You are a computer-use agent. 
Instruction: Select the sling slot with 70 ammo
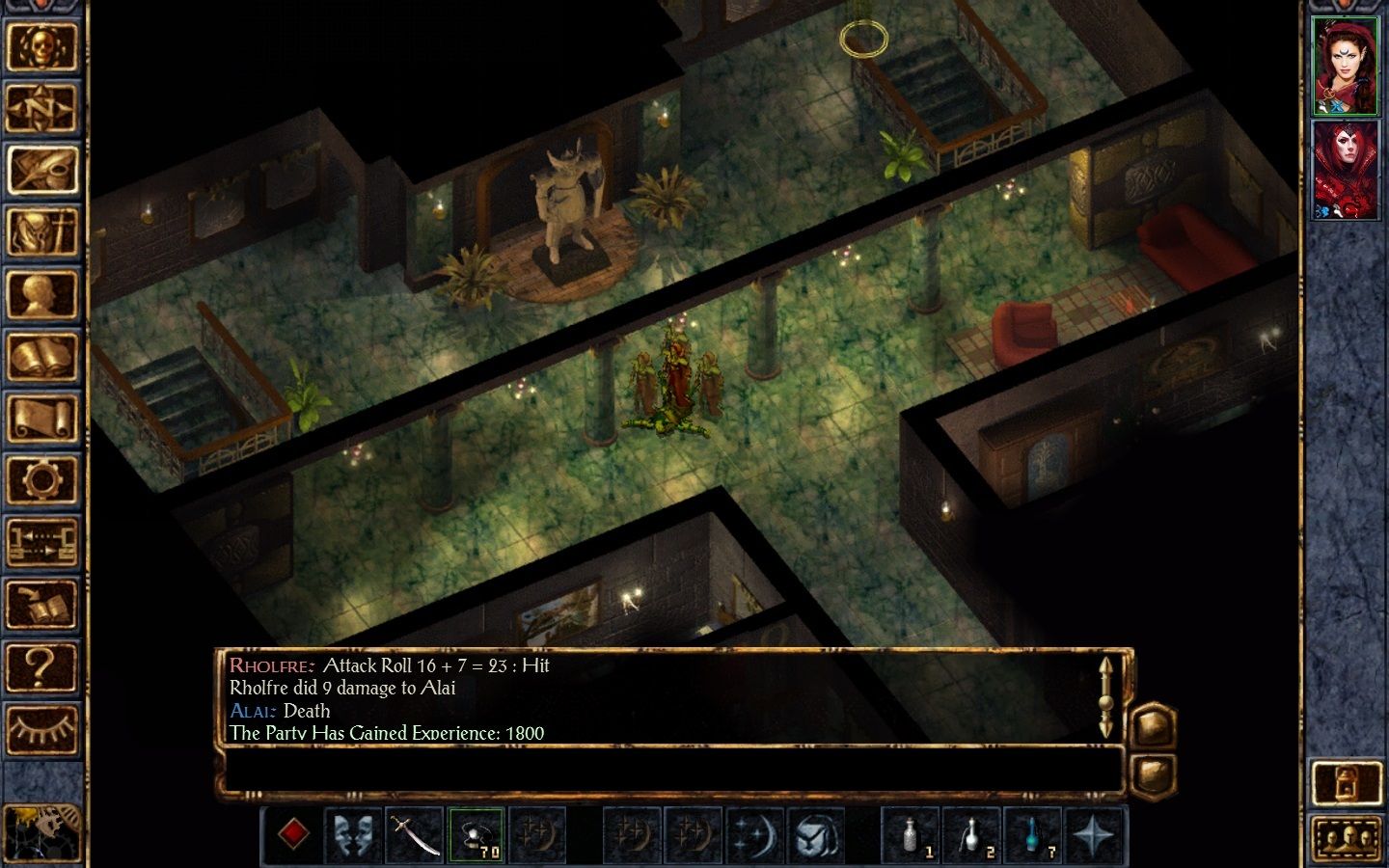pyautogui.click(x=477, y=835)
